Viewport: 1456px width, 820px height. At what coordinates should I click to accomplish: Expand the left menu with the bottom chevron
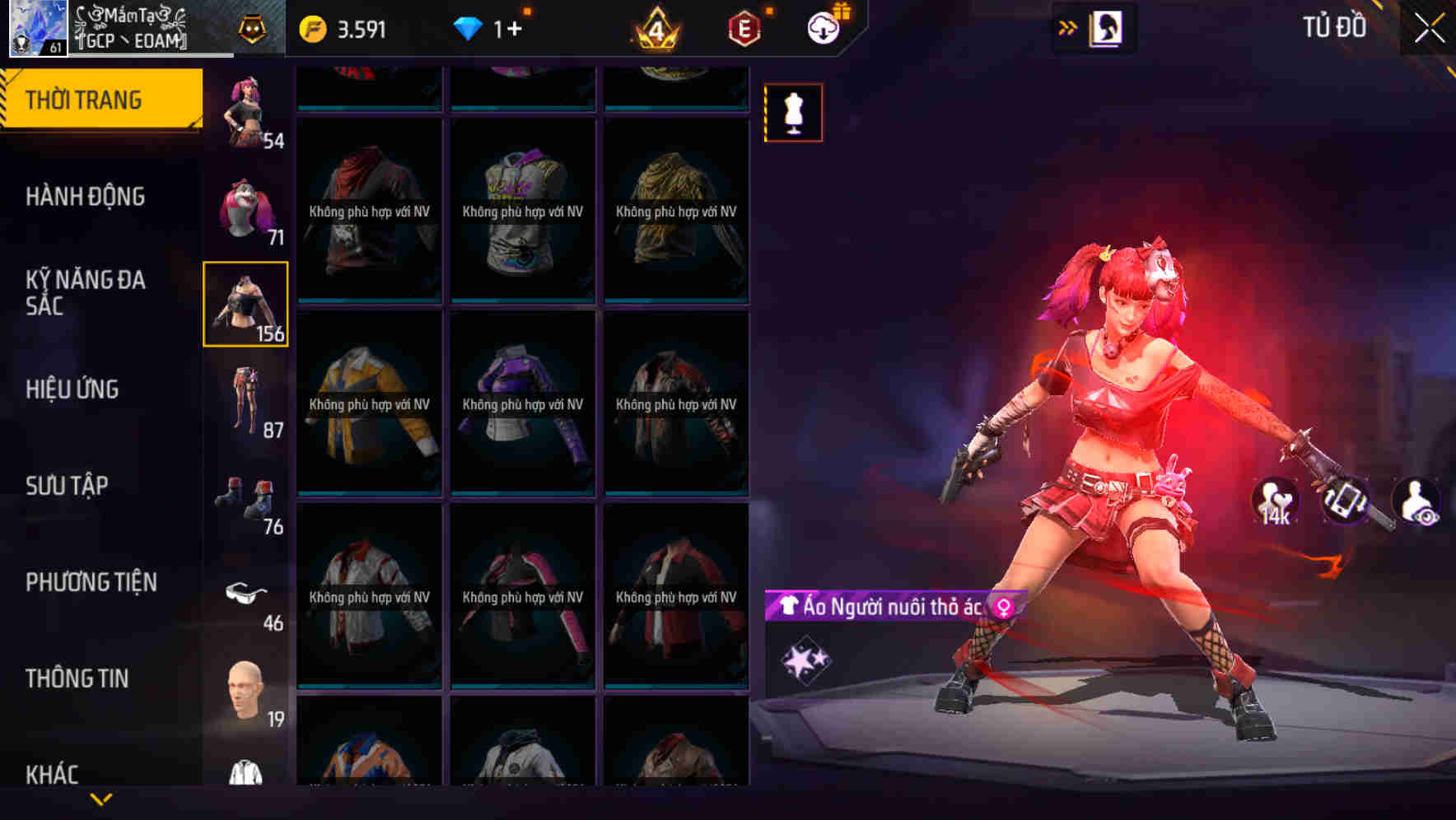pyautogui.click(x=100, y=799)
